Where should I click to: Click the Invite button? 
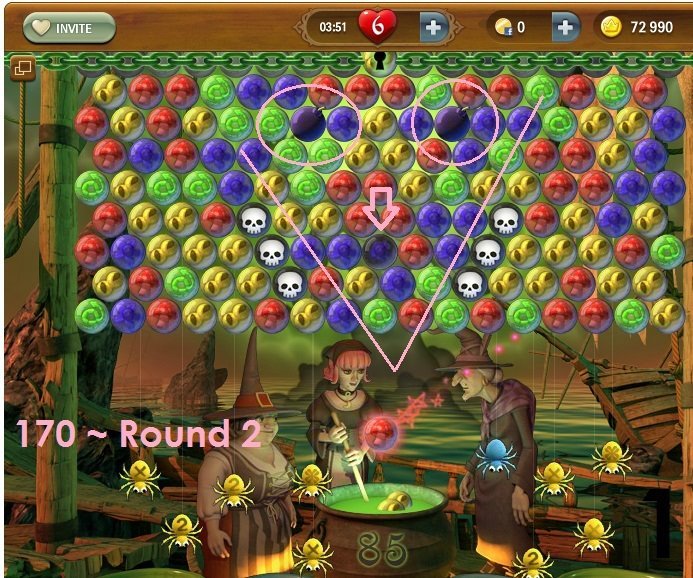coord(68,27)
